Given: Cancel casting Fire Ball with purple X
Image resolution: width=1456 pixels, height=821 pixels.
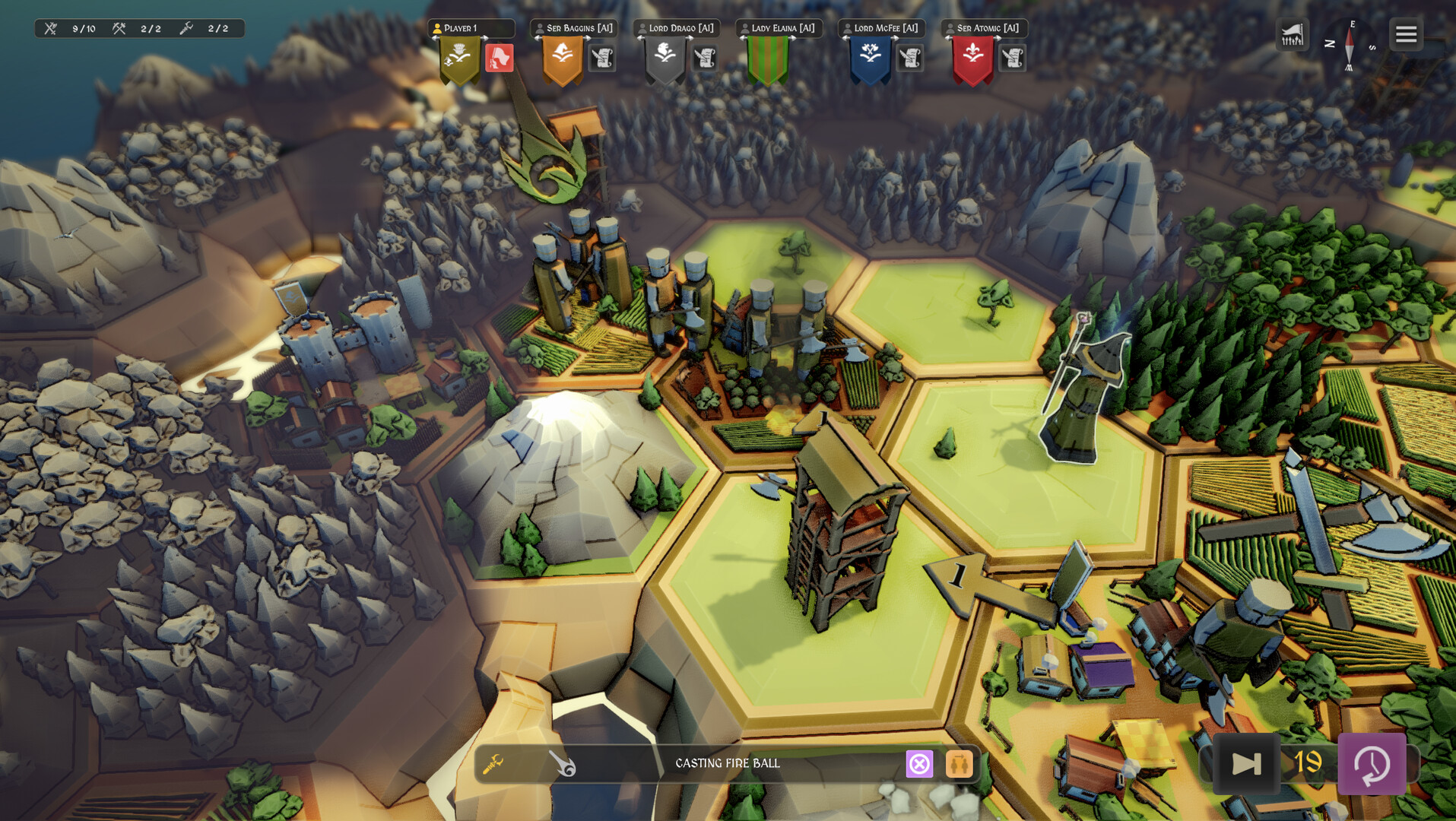Looking at the screenshot, I should click(x=919, y=763).
